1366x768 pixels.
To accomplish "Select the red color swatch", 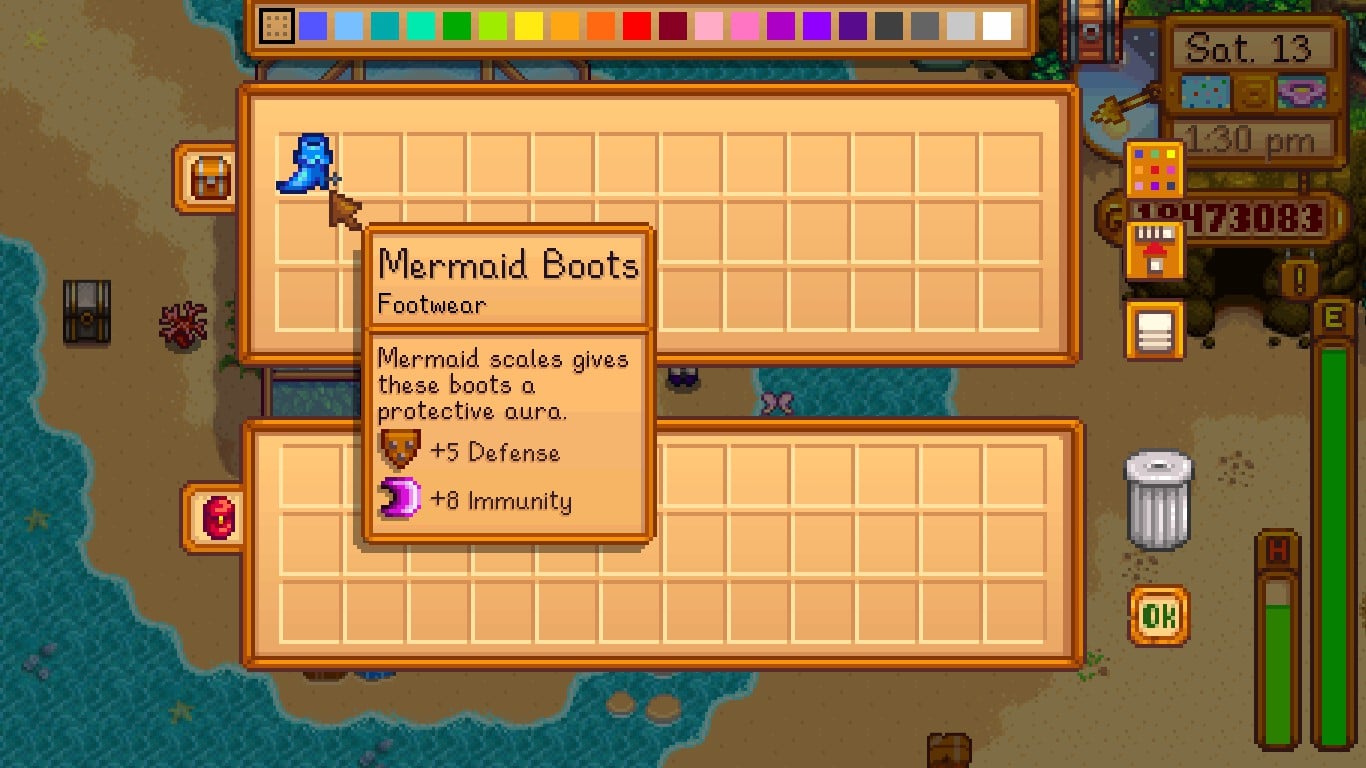I will (637, 24).
